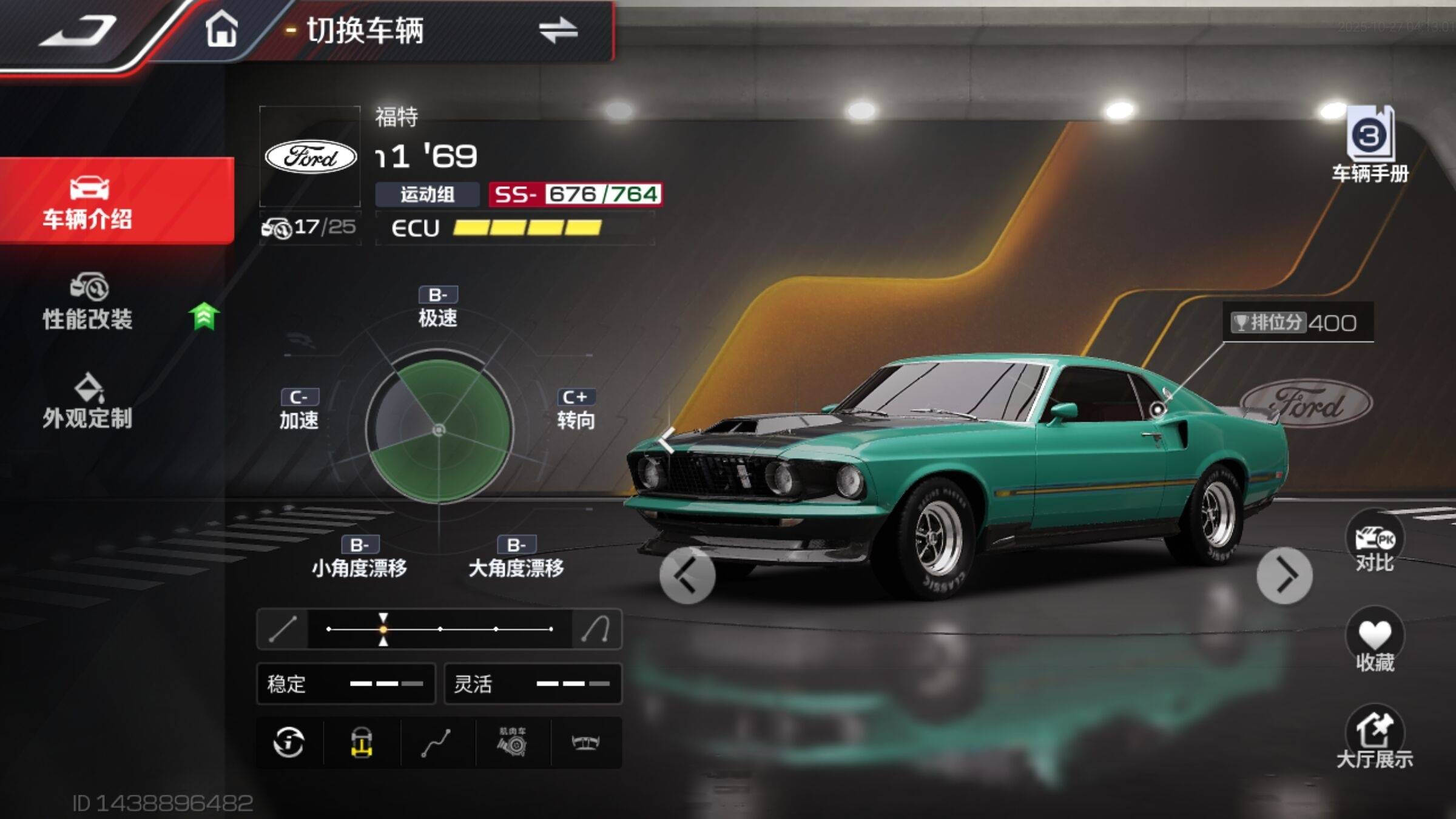Click the circular info refresh icon
This screenshot has width=1456, height=819.
[x=289, y=743]
